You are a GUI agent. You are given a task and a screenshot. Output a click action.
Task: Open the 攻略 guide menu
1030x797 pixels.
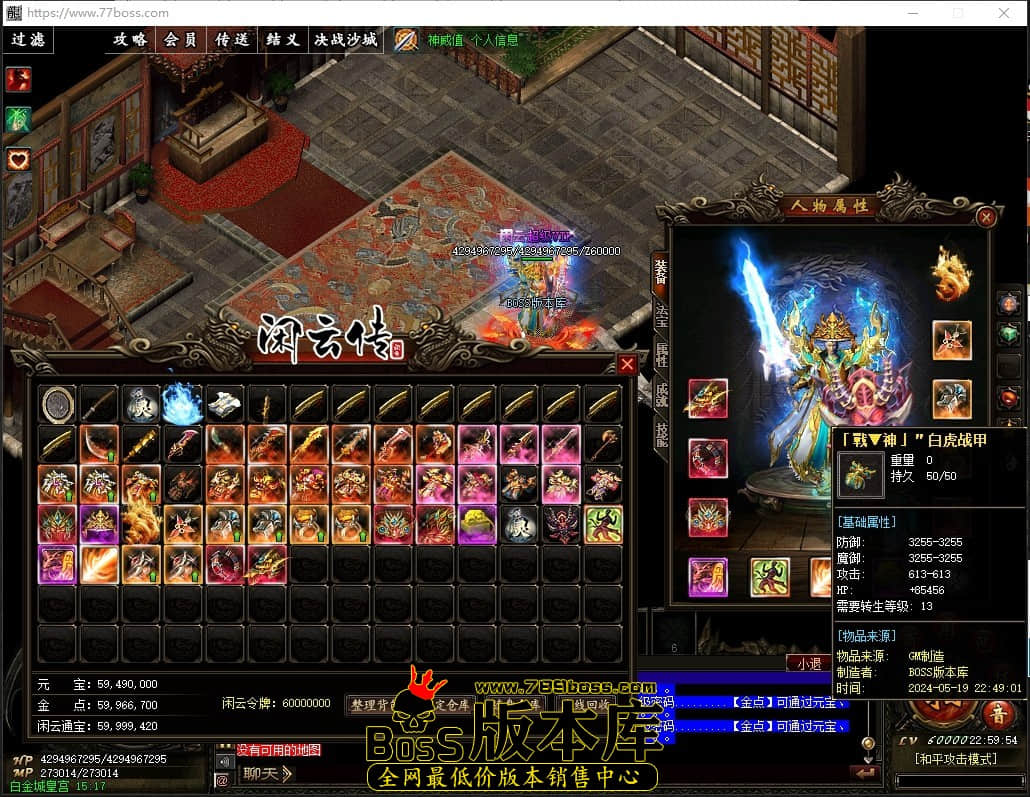[130, 40]
